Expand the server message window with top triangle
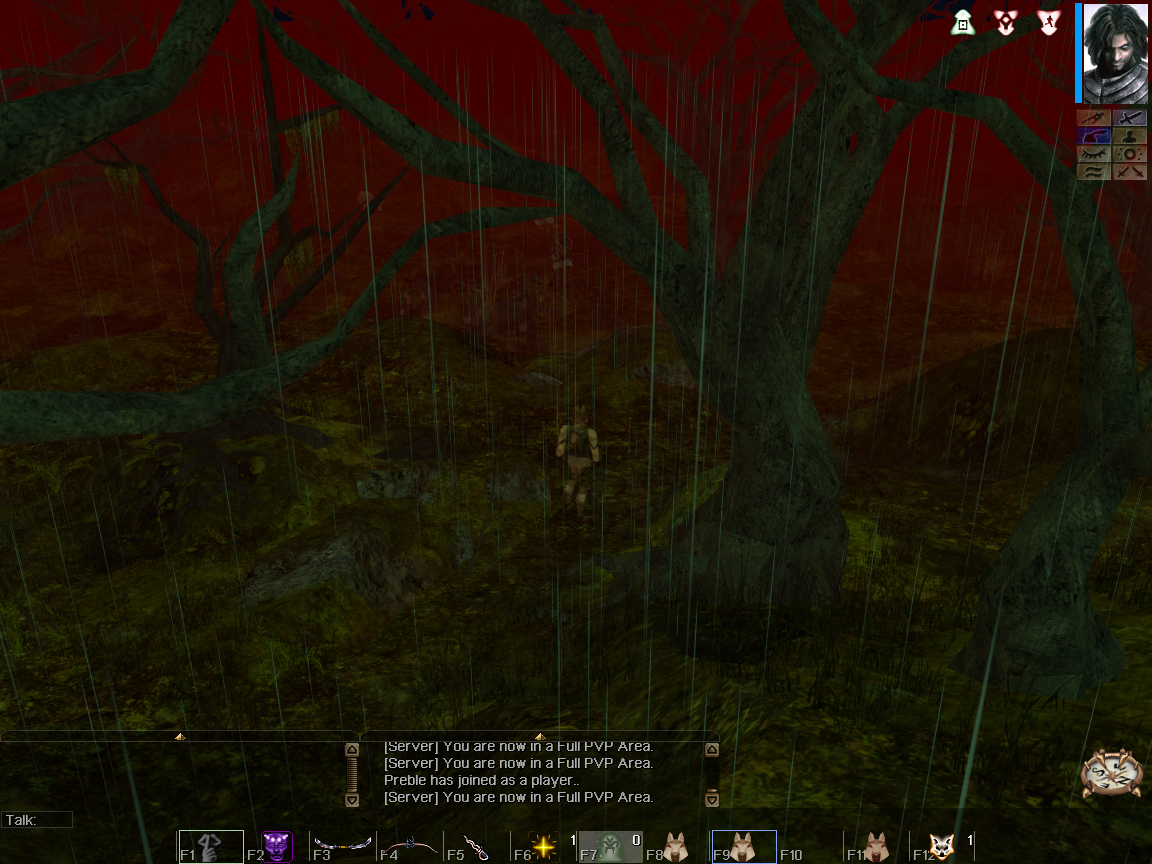Screen dimensions: 1152x864 coord(540,737)
